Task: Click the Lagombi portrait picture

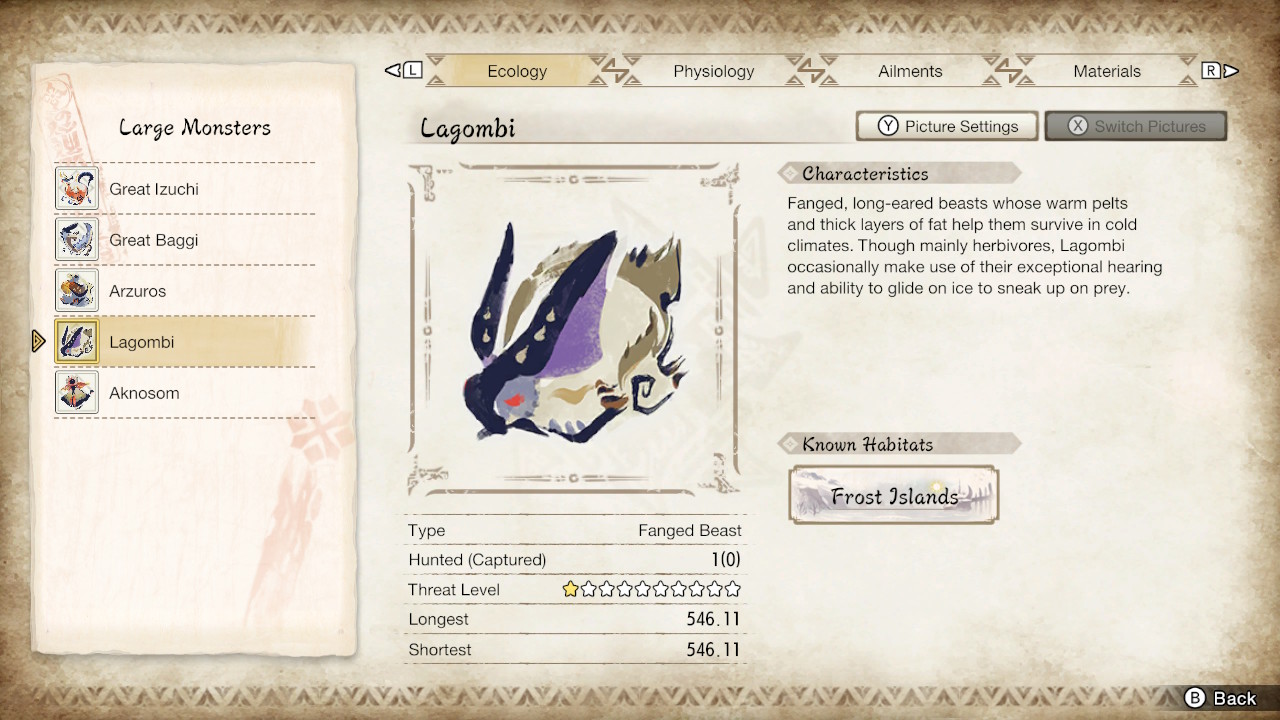Action: [x=574, y=330]
